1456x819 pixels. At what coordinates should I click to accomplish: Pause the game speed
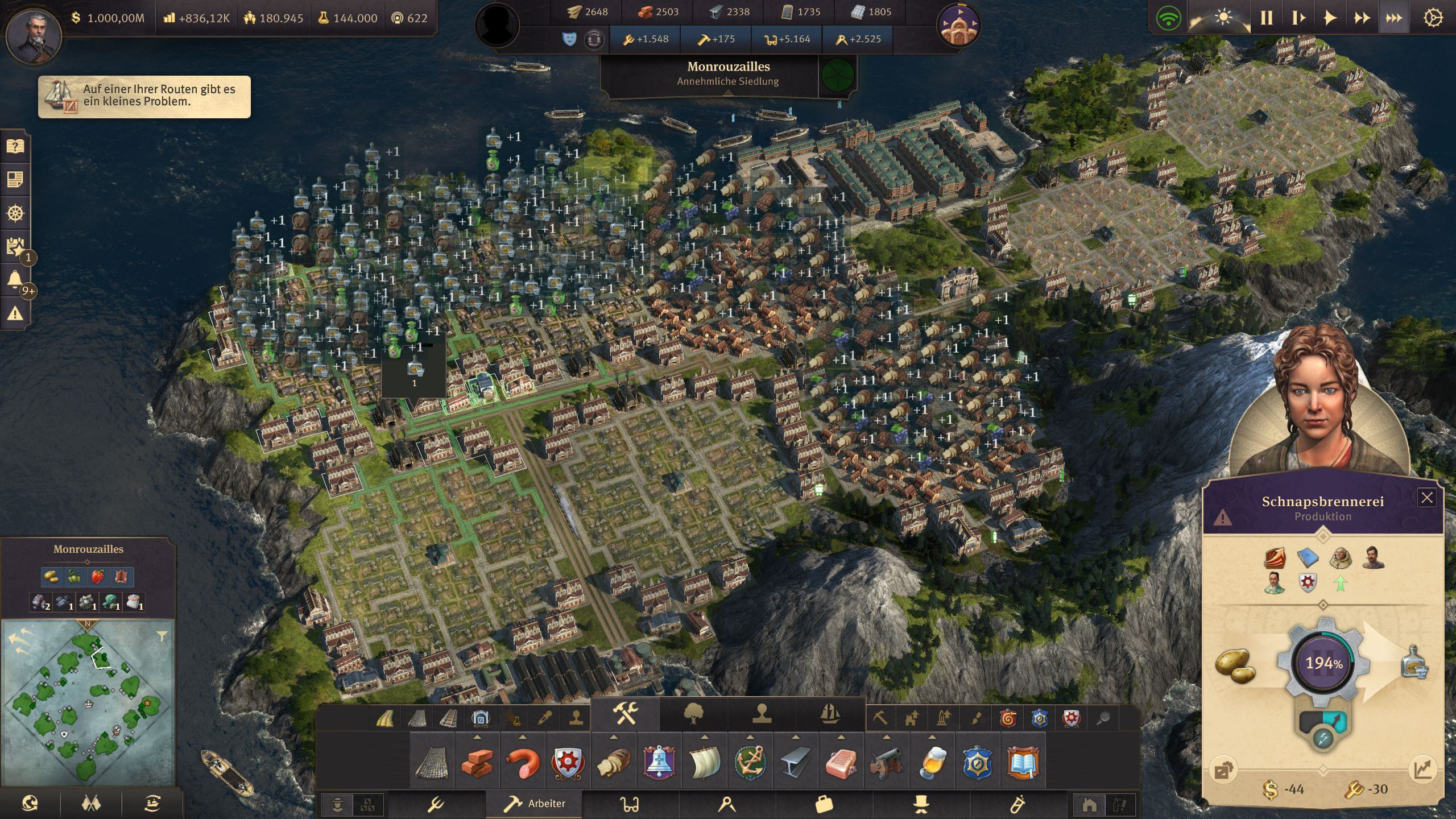(1267, 18)
